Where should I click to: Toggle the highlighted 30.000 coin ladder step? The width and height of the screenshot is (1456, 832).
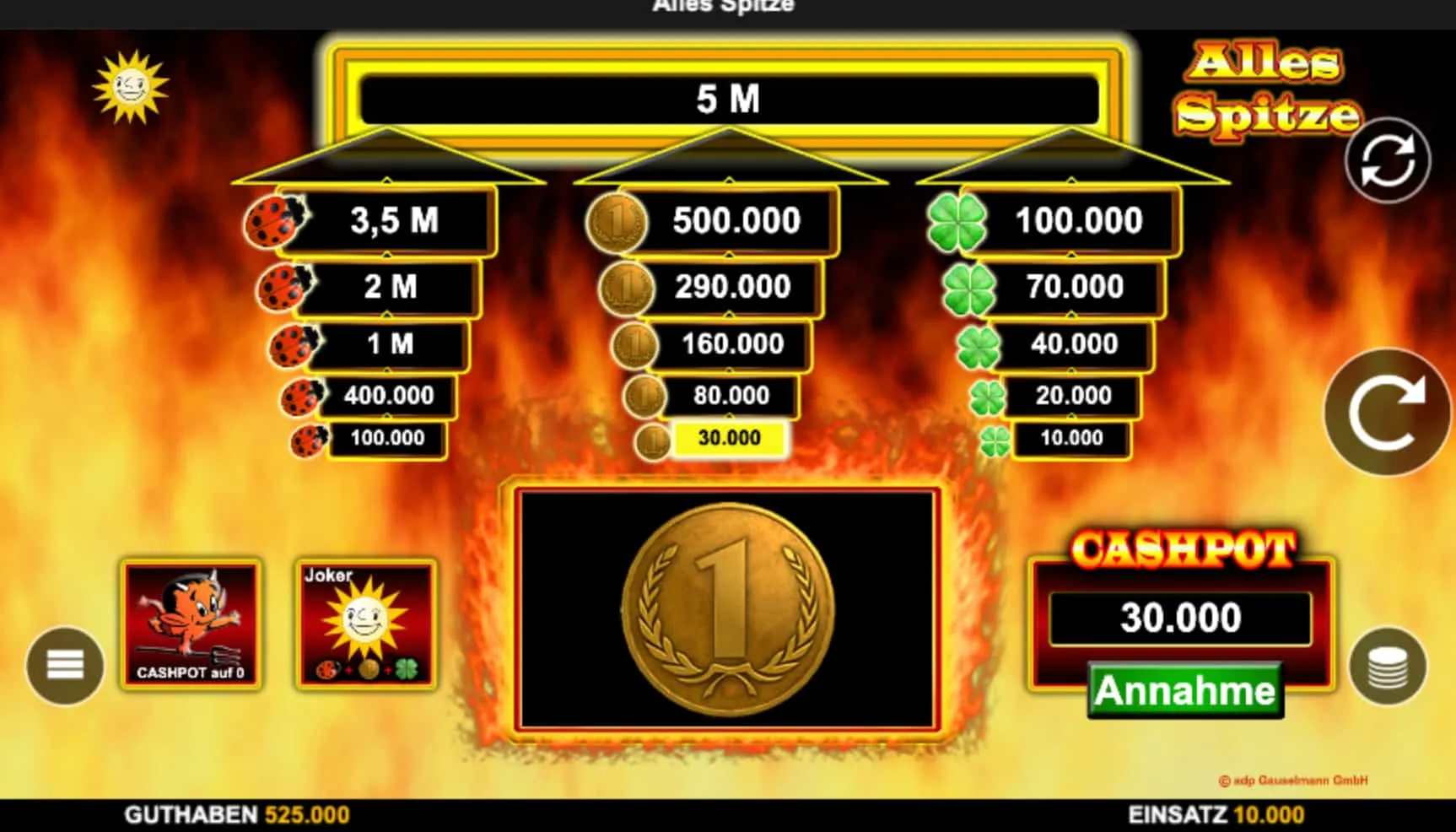tap(731, 438)
